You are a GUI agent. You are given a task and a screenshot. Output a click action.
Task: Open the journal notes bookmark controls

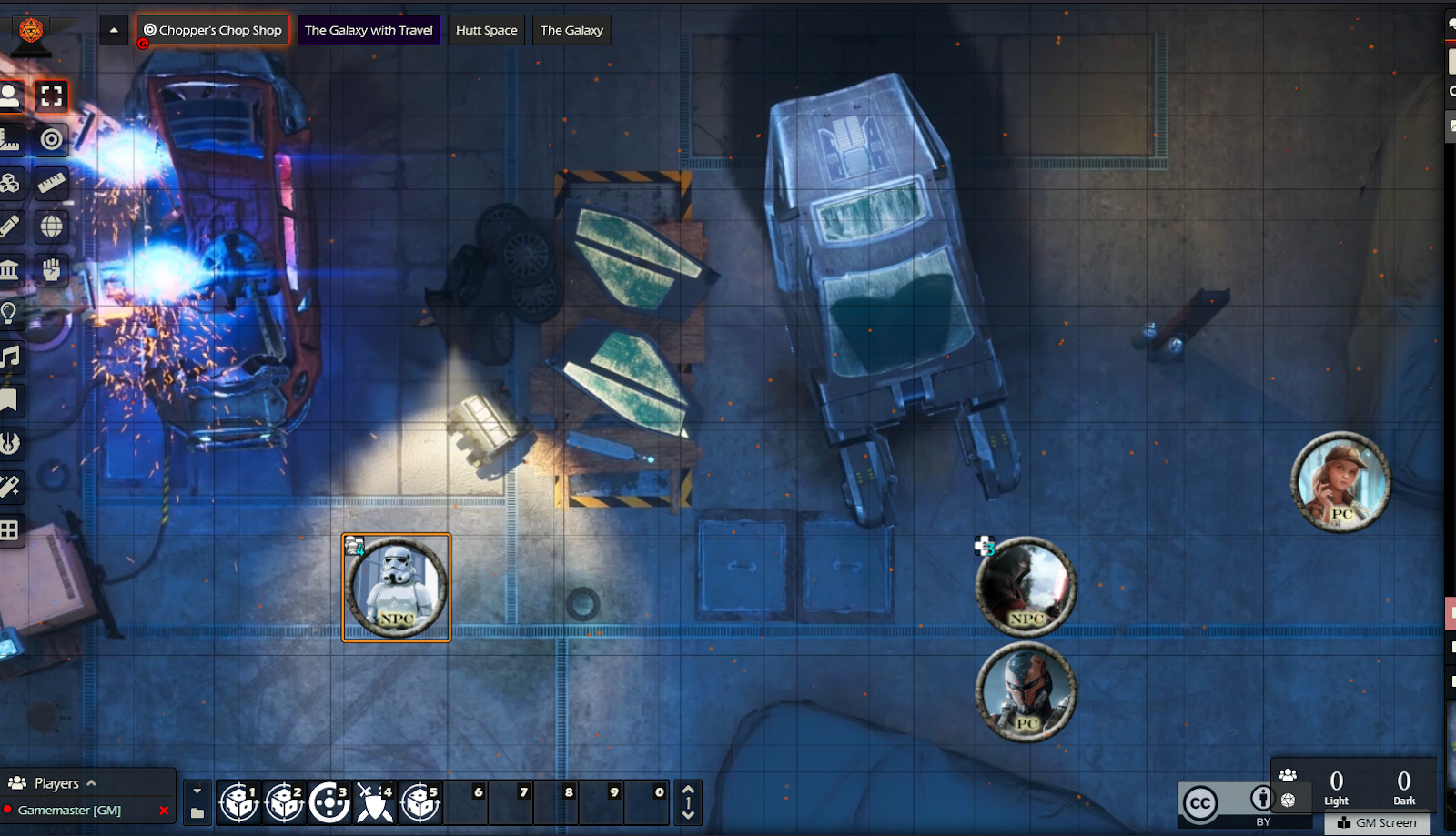point(10,400)
